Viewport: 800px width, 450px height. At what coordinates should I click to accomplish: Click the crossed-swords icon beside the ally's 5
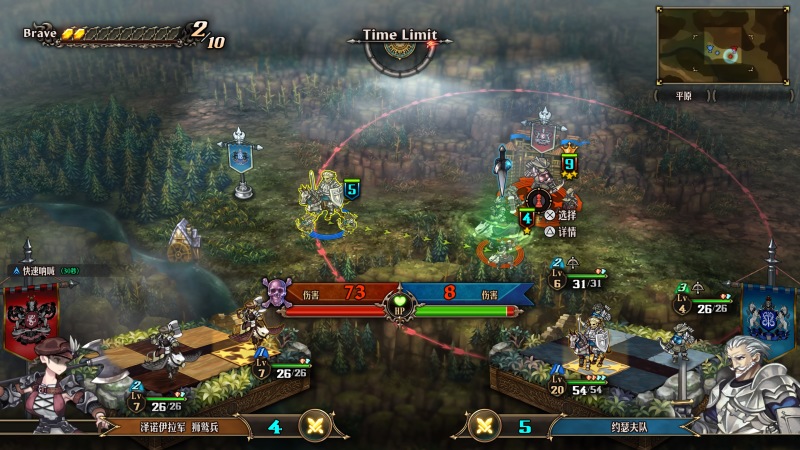(x=485, y=424)
